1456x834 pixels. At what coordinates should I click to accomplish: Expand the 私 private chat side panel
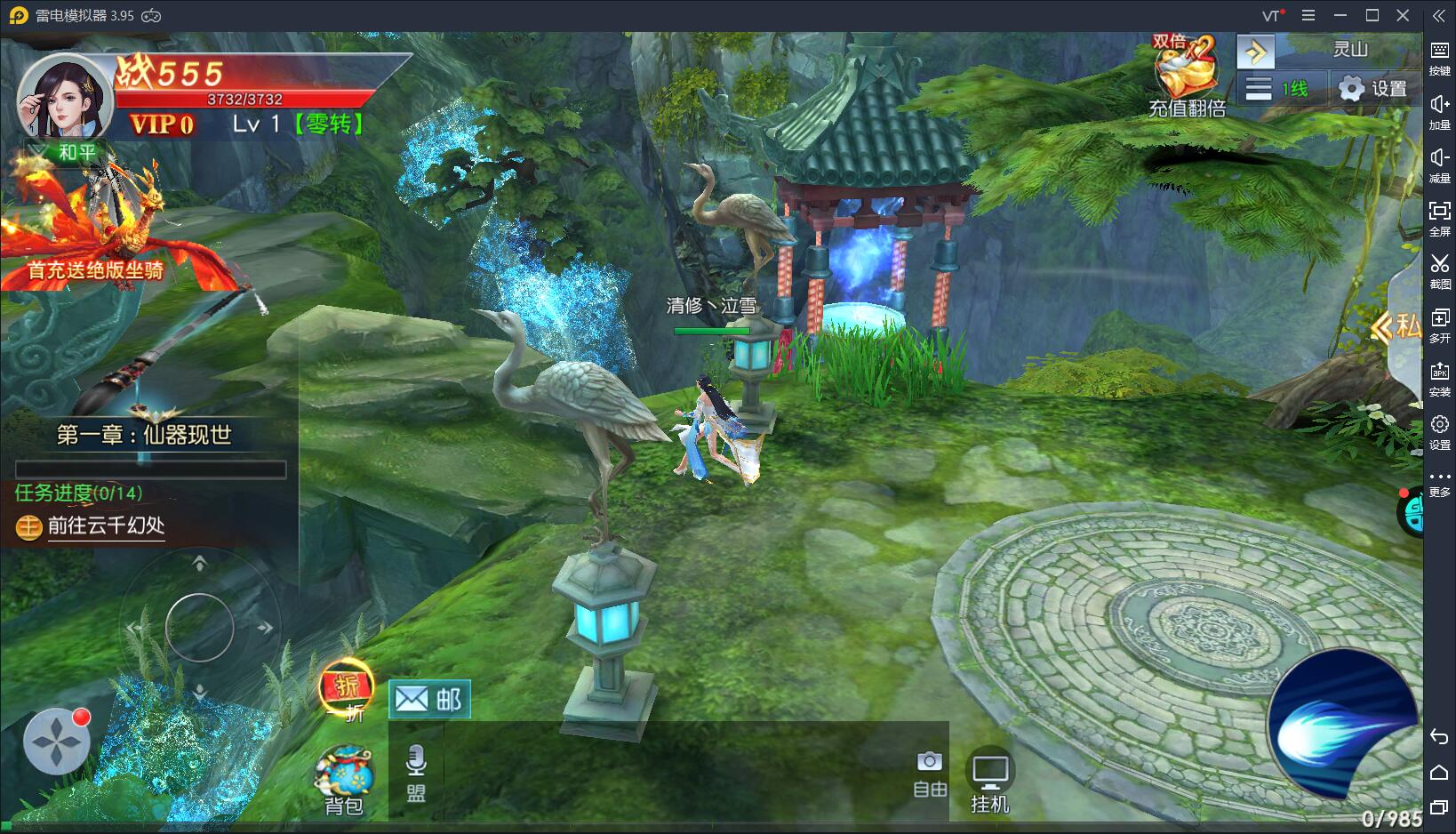[x=1399, y=327]
